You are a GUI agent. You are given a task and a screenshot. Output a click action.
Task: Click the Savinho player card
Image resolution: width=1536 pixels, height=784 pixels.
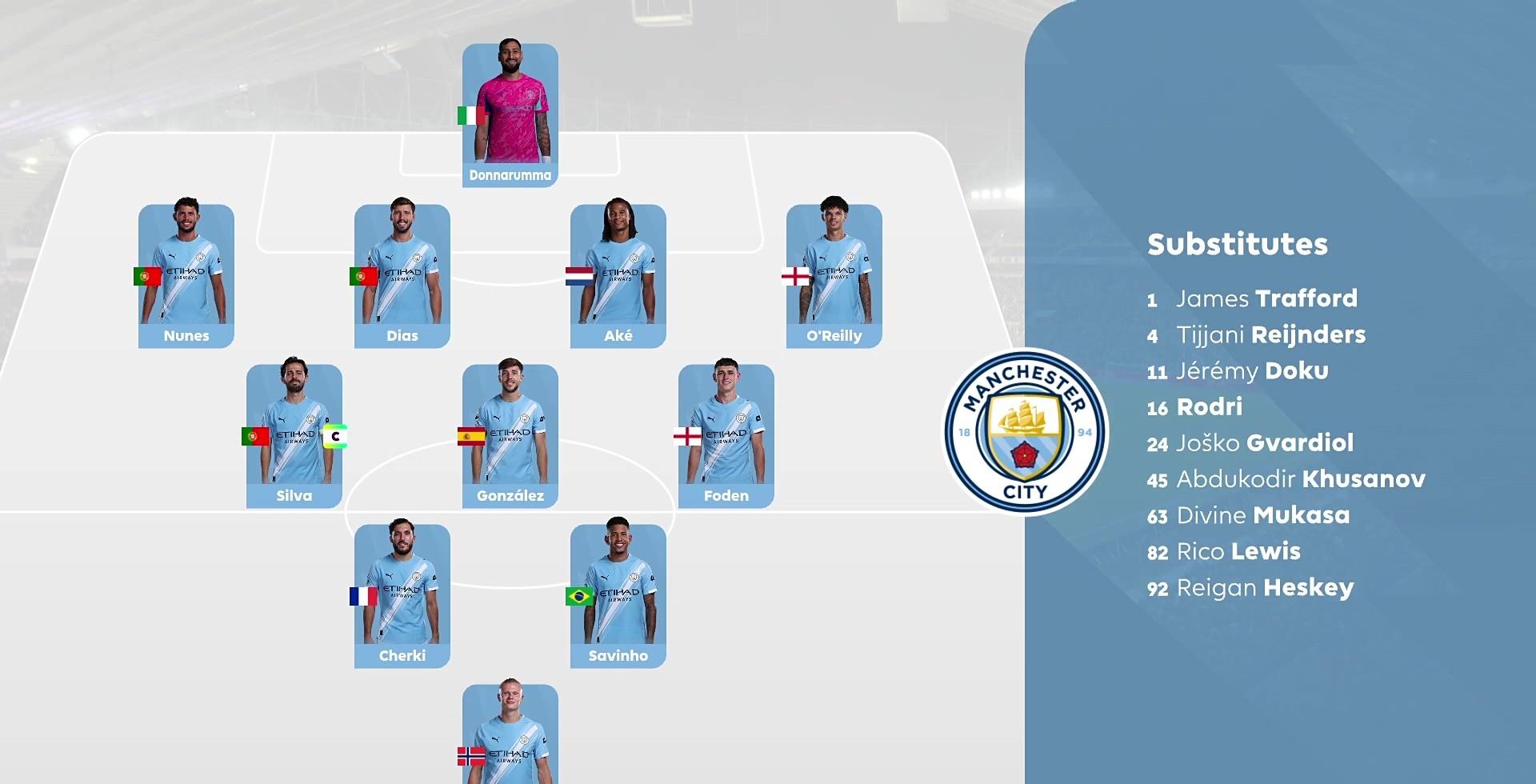(618, 596)
